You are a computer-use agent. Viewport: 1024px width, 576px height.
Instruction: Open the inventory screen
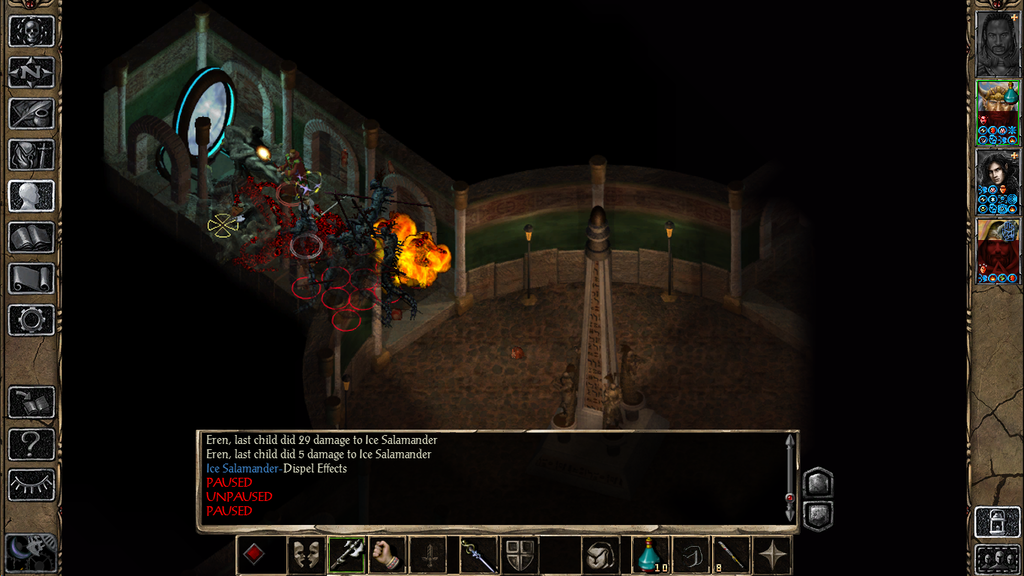(31, 154)
